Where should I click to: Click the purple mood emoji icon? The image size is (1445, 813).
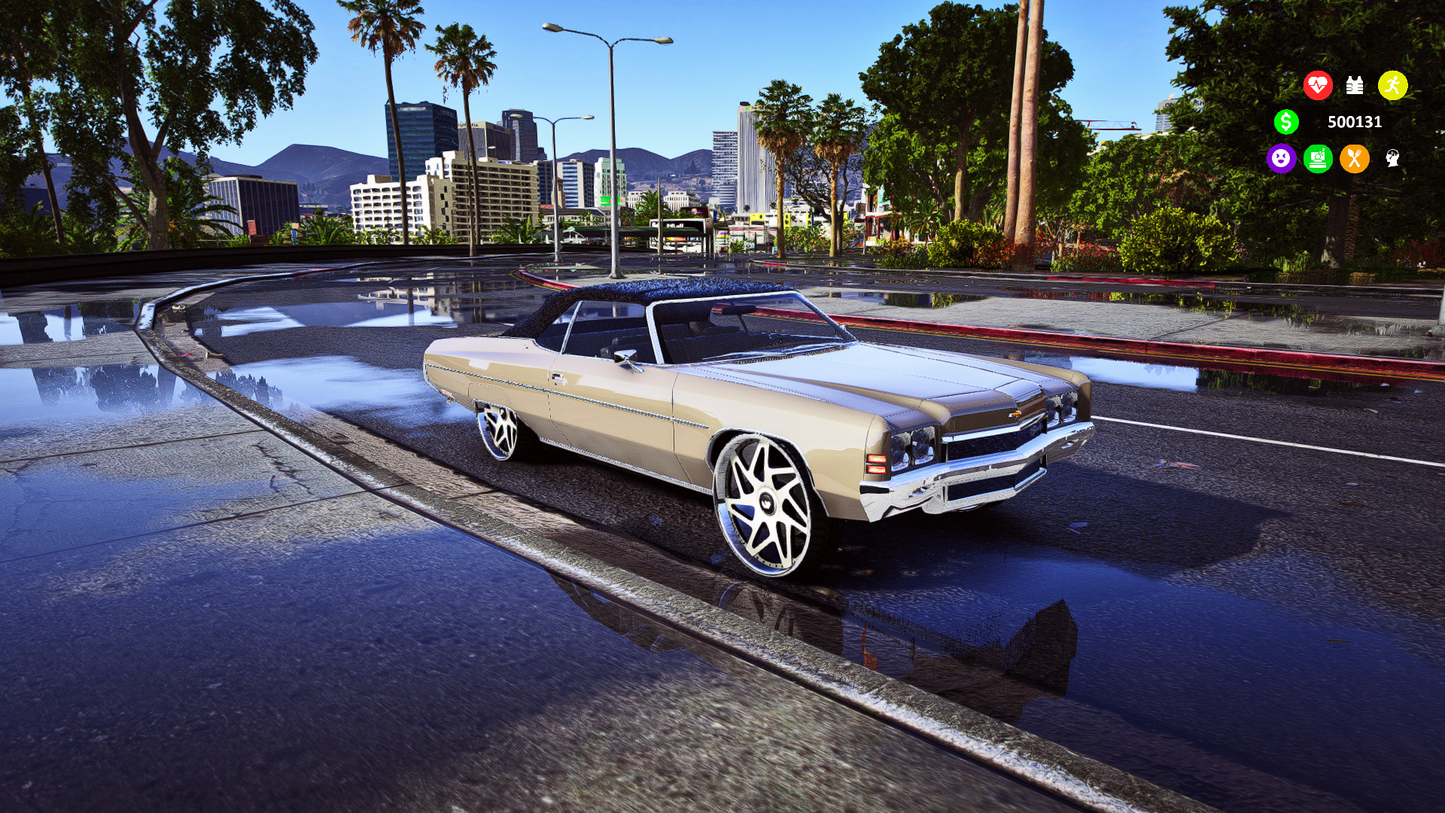[1281, 159]
